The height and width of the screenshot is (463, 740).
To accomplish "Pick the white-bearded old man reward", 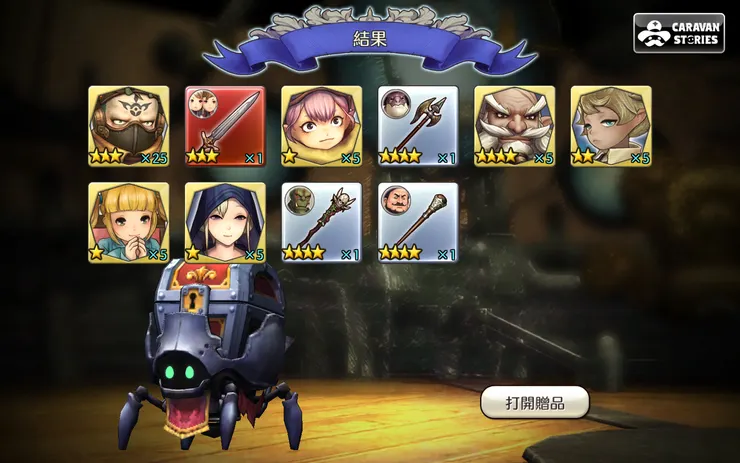I will click(x=514, y=126).
